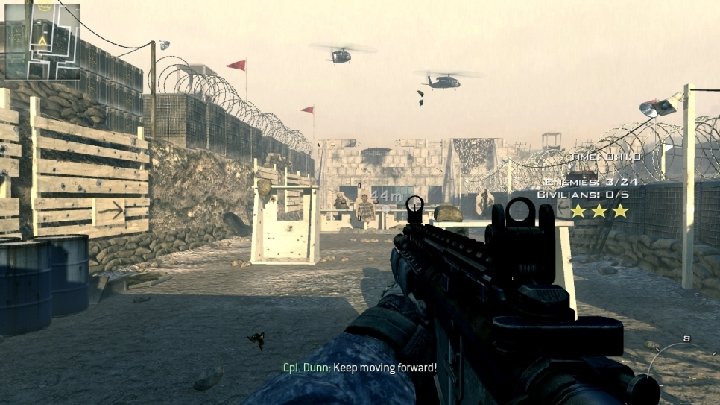Click the three-star rating icons
The width and height of the screenshot is (720, 405).
599,211
